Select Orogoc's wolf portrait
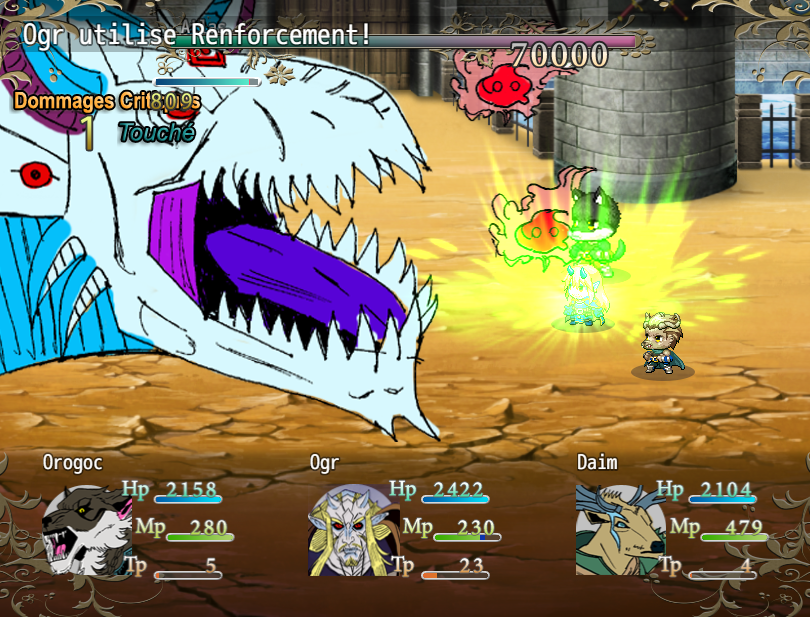The height and width of the screenshot is (617, 810). tap(86, 530)
